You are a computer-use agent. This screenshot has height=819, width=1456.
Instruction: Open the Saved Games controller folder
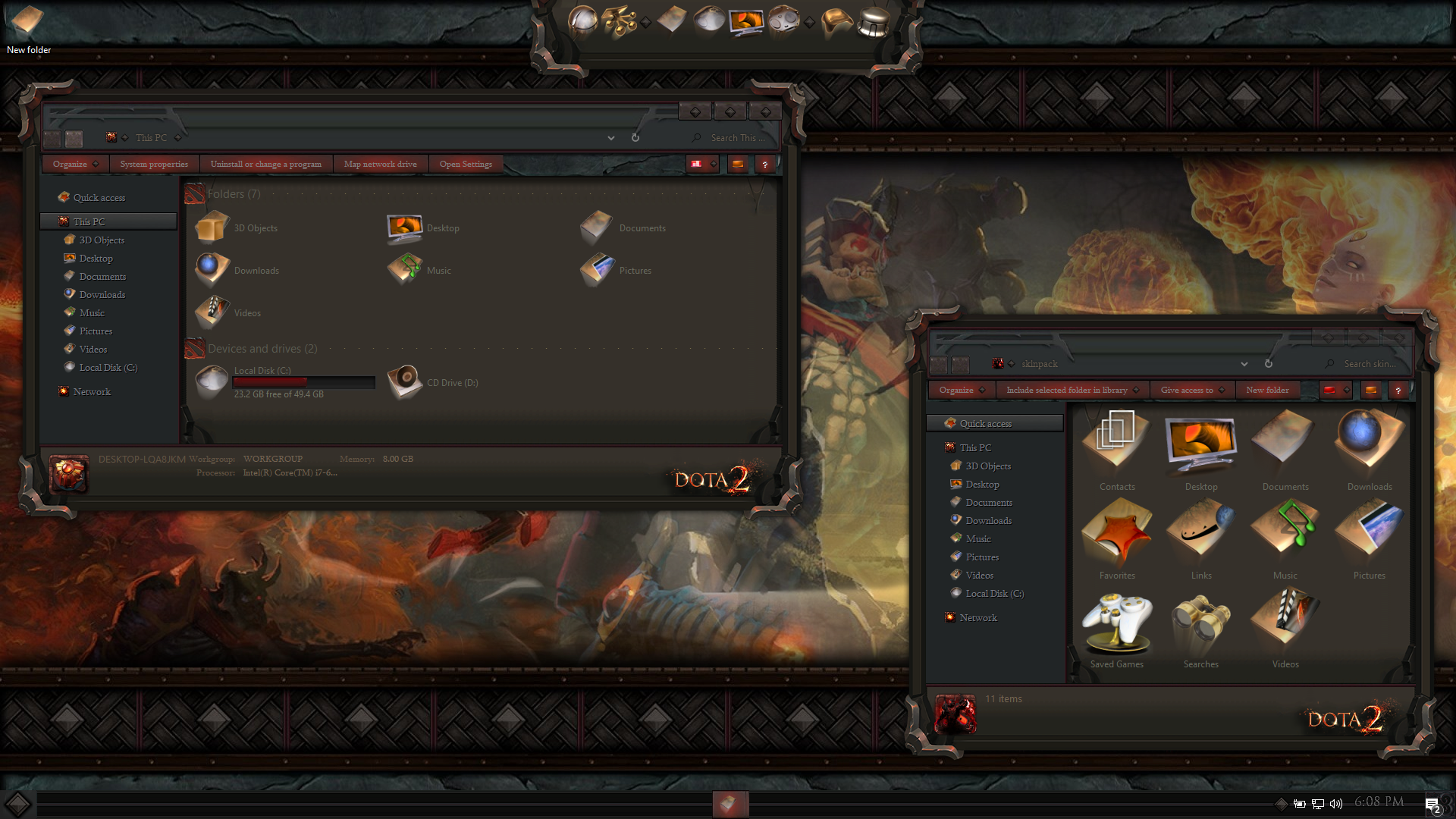[x=1117, y=626]
